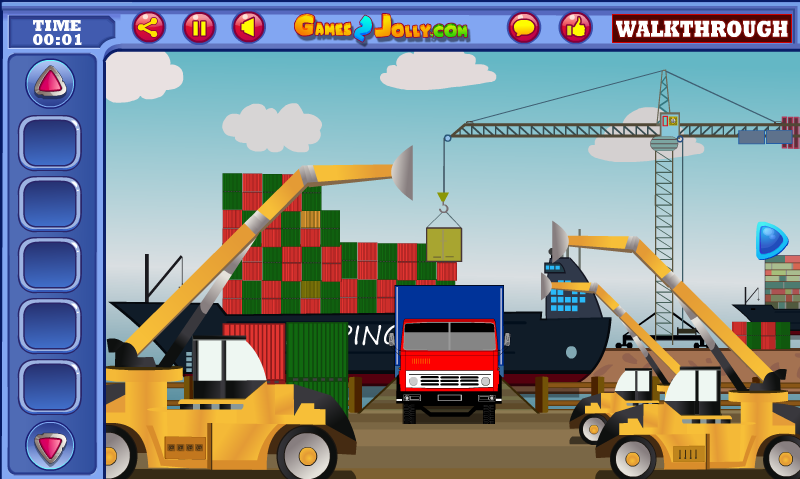Go to next scene with blue arrow
Image resolution: width=800 pixels, height=479 pixels.
[x=770, y=240]
